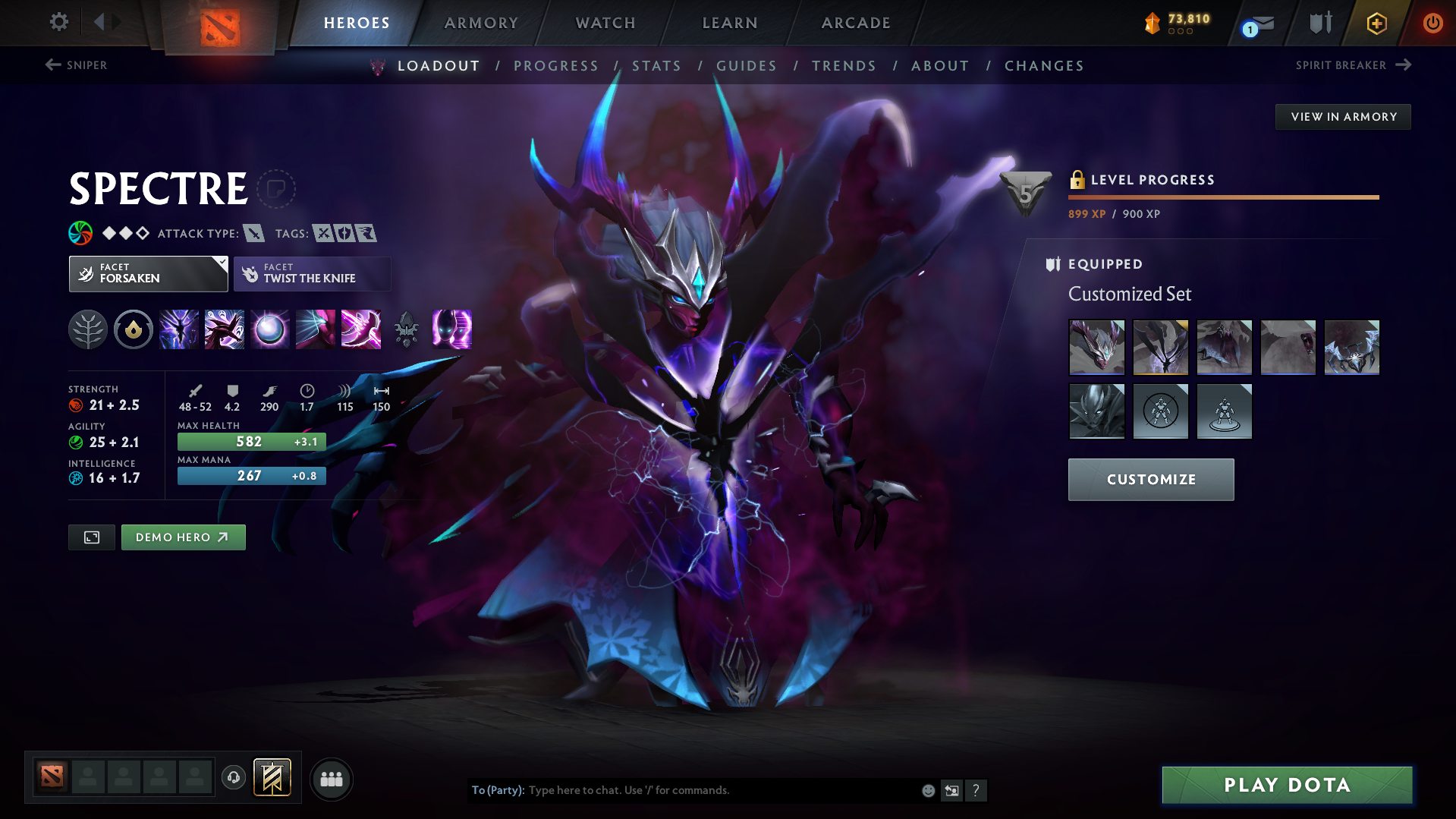Screen dimensions: 1456x819
Task: Click the red power quit icon
Action: 1432,23
